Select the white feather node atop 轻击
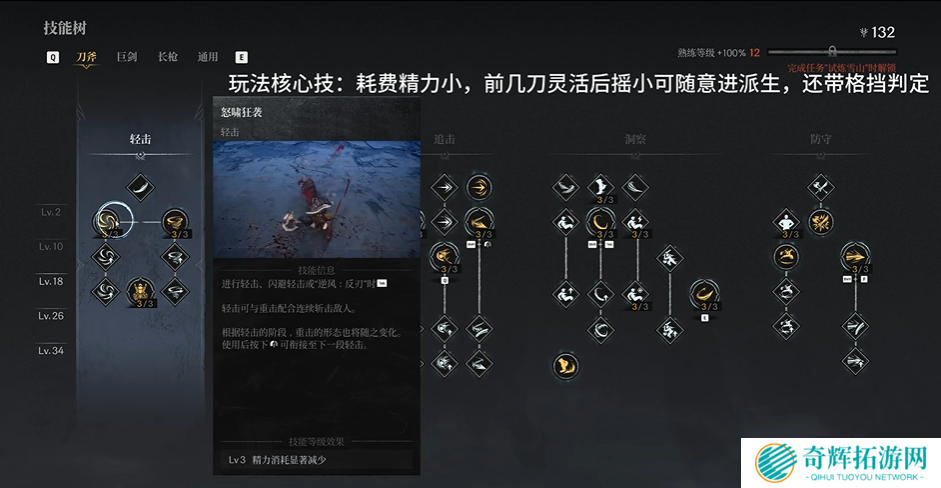The width and height of the screenshot is (941, 488). pyautogui.click(x=141, y=187)
